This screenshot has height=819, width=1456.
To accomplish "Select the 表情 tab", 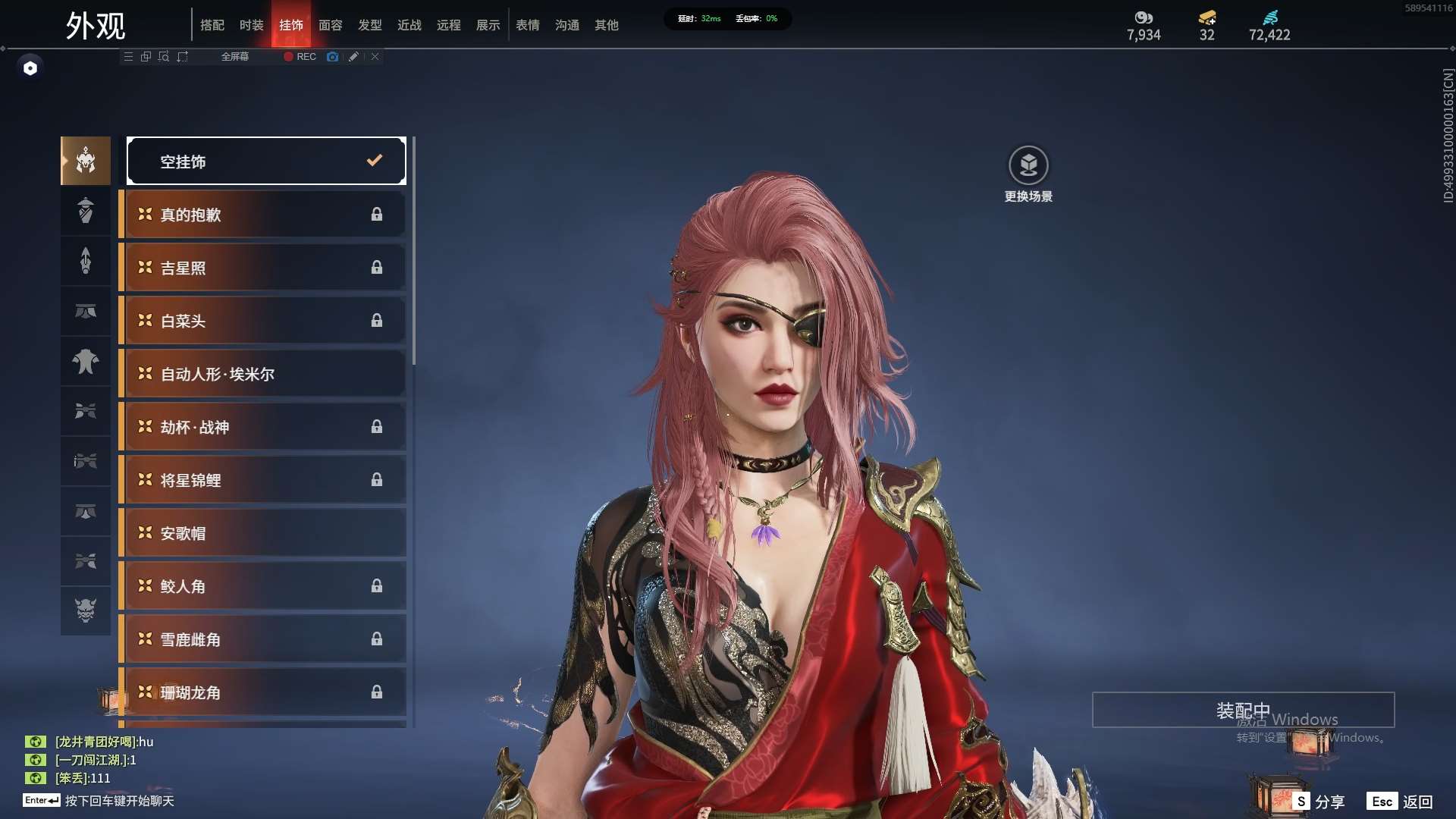I will click(x=527, y=25).
